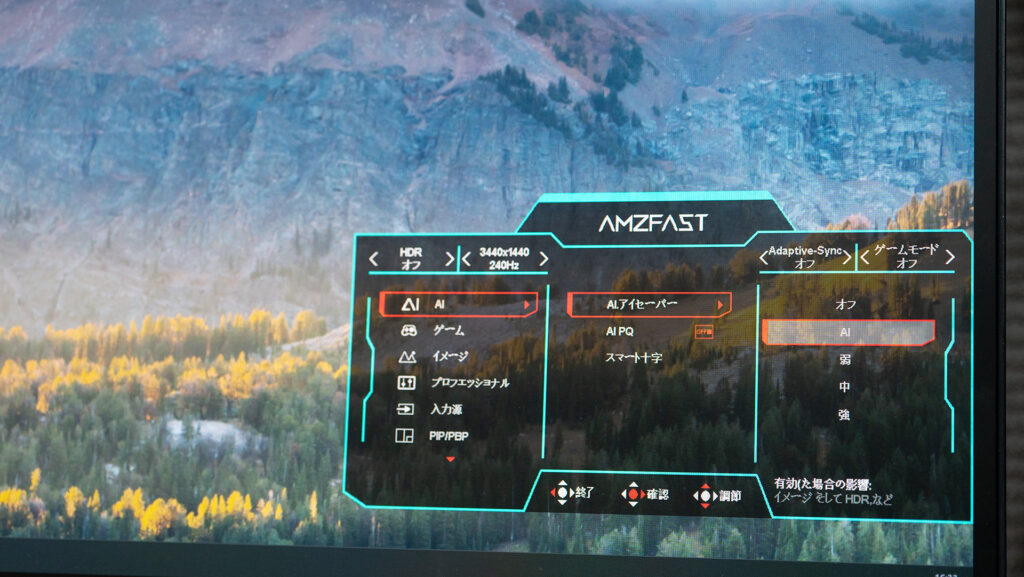
Task: Open the ゲーム menu category
Action: pyautogui.click(x=447, y=330)
